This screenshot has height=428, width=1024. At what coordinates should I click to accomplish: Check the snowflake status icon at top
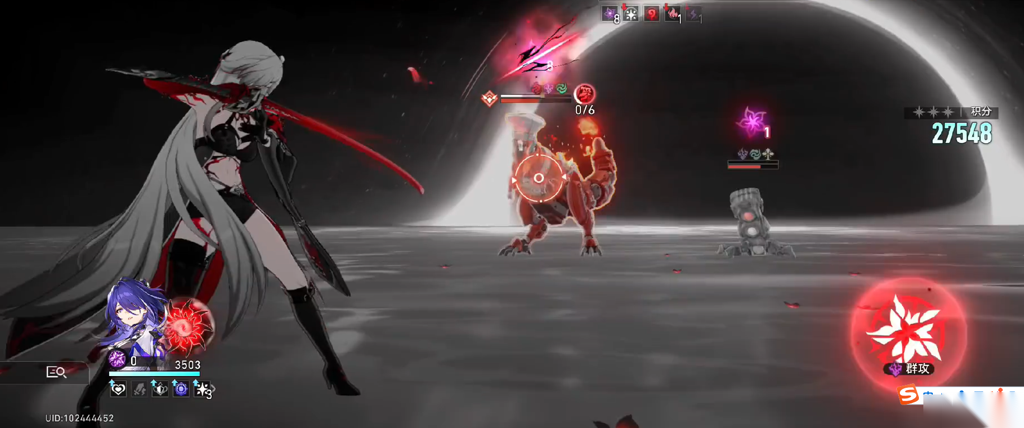631,13
